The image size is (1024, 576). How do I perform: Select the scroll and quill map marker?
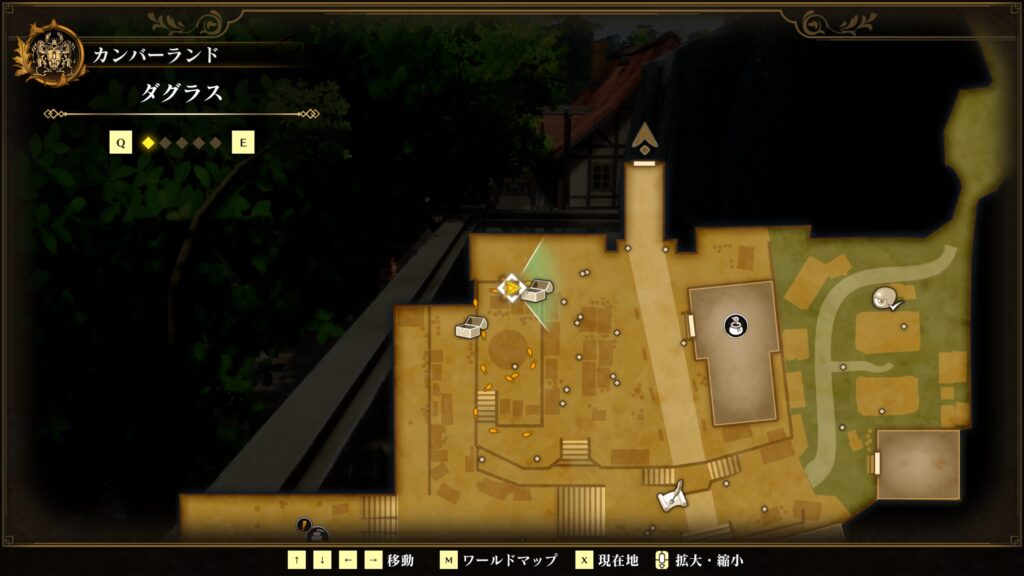pos(672,495)
